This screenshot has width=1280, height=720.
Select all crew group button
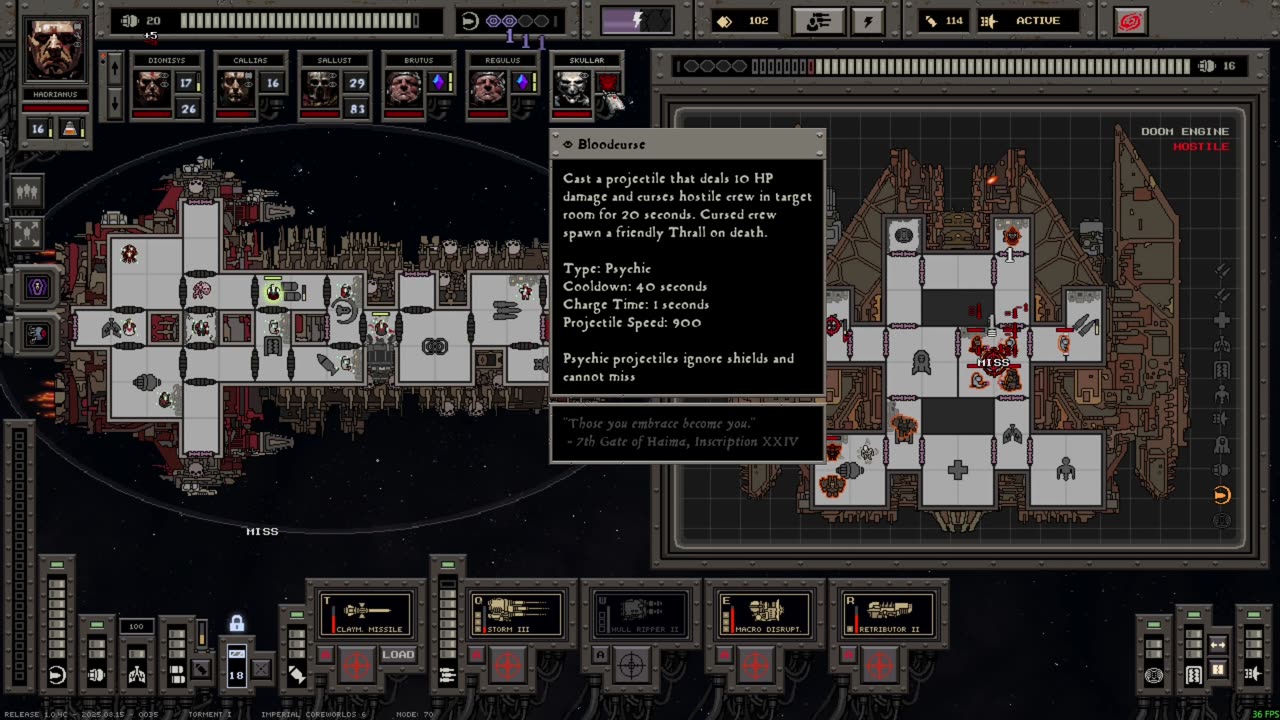[x=27, y=190]
